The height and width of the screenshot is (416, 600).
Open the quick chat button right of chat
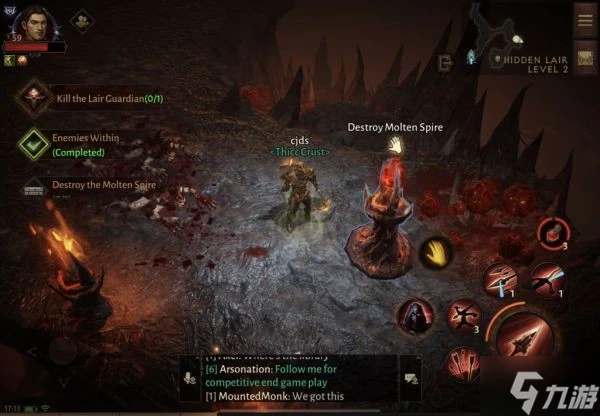click(x=409, y=378)
